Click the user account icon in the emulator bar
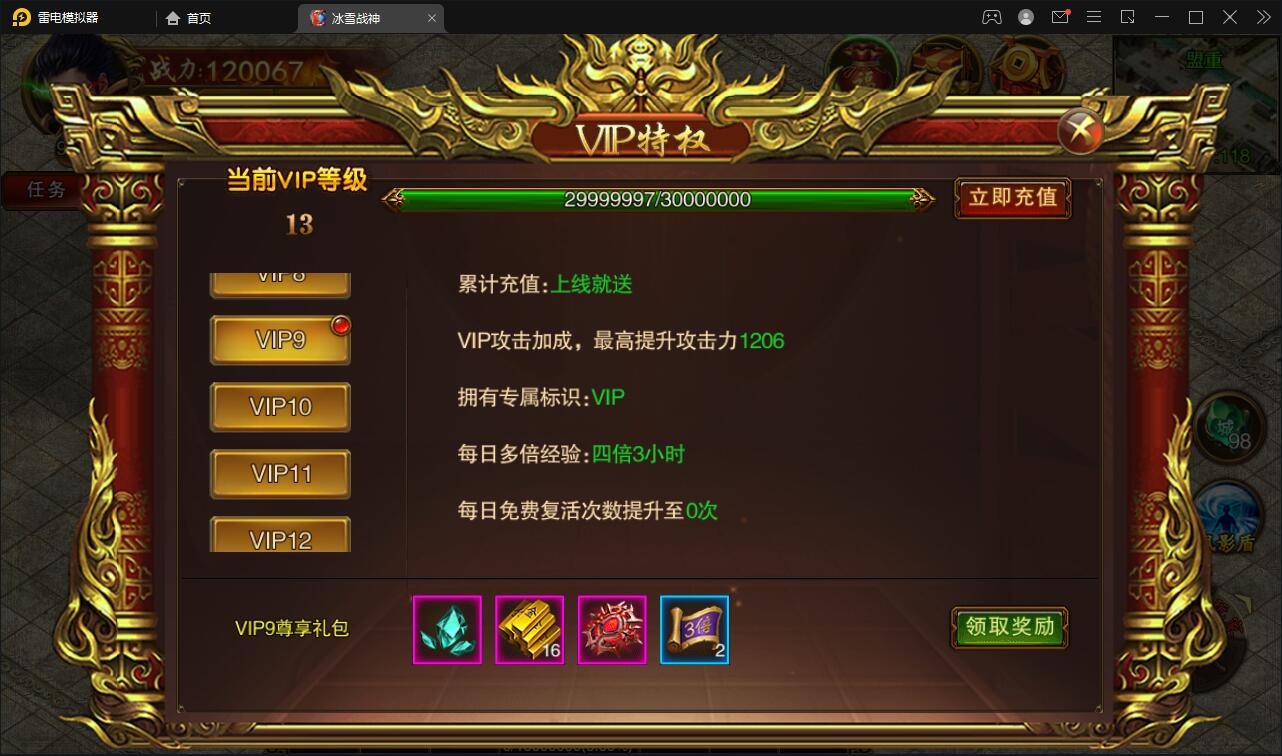The height and width of the screenshot is (756, 1282). (x=1024, y=17)
